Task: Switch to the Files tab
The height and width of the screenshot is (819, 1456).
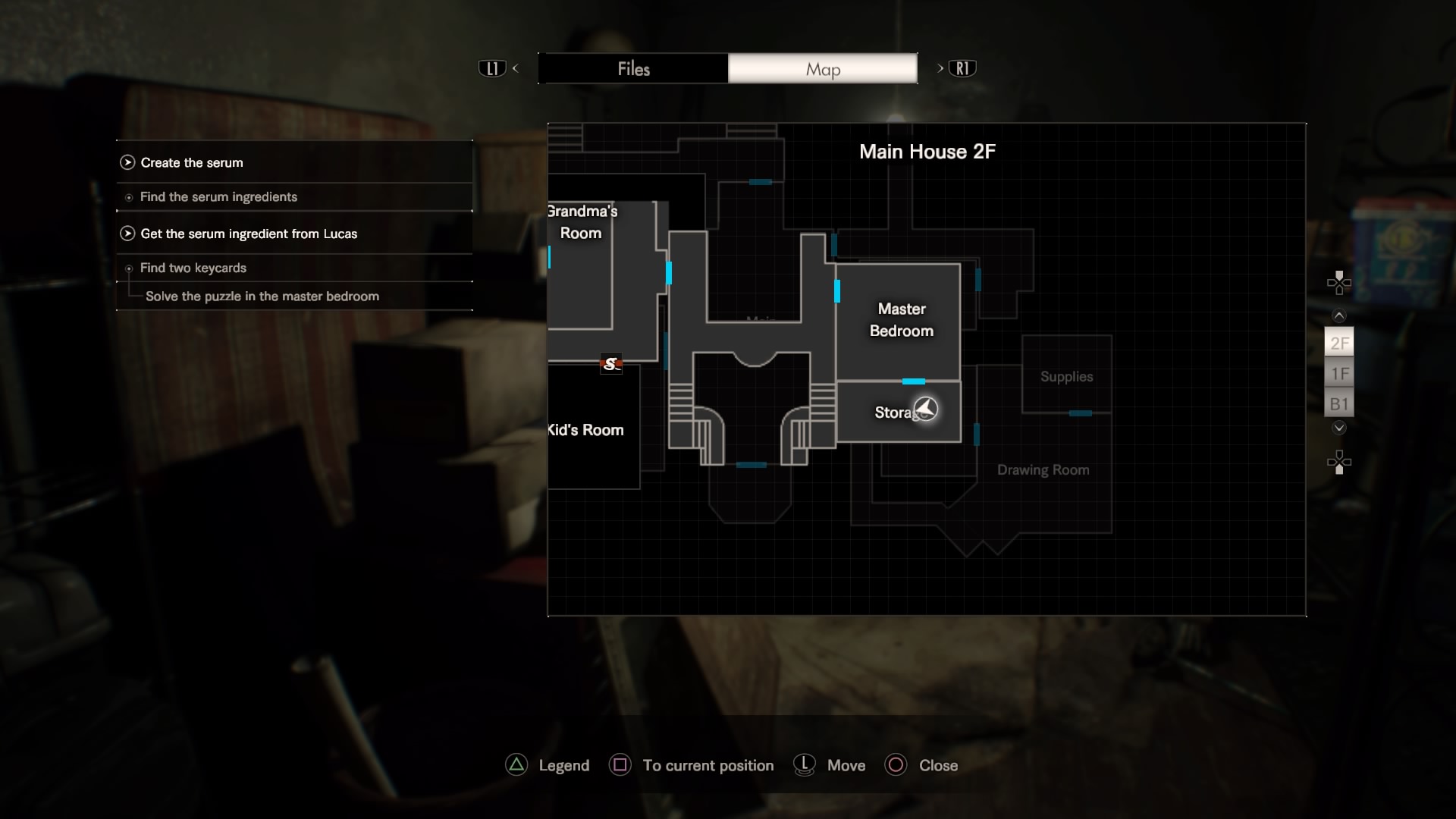Action: click(633, 69)
